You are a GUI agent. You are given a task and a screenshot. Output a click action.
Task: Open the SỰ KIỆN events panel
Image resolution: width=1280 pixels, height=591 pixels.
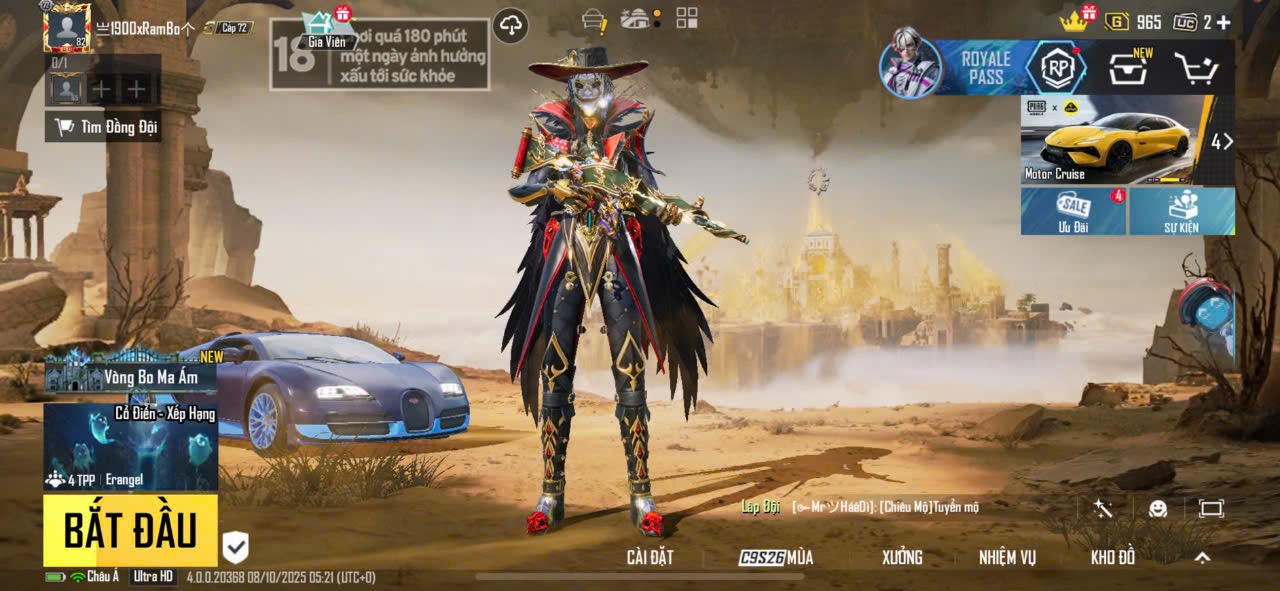click(x=1182, y=210)
